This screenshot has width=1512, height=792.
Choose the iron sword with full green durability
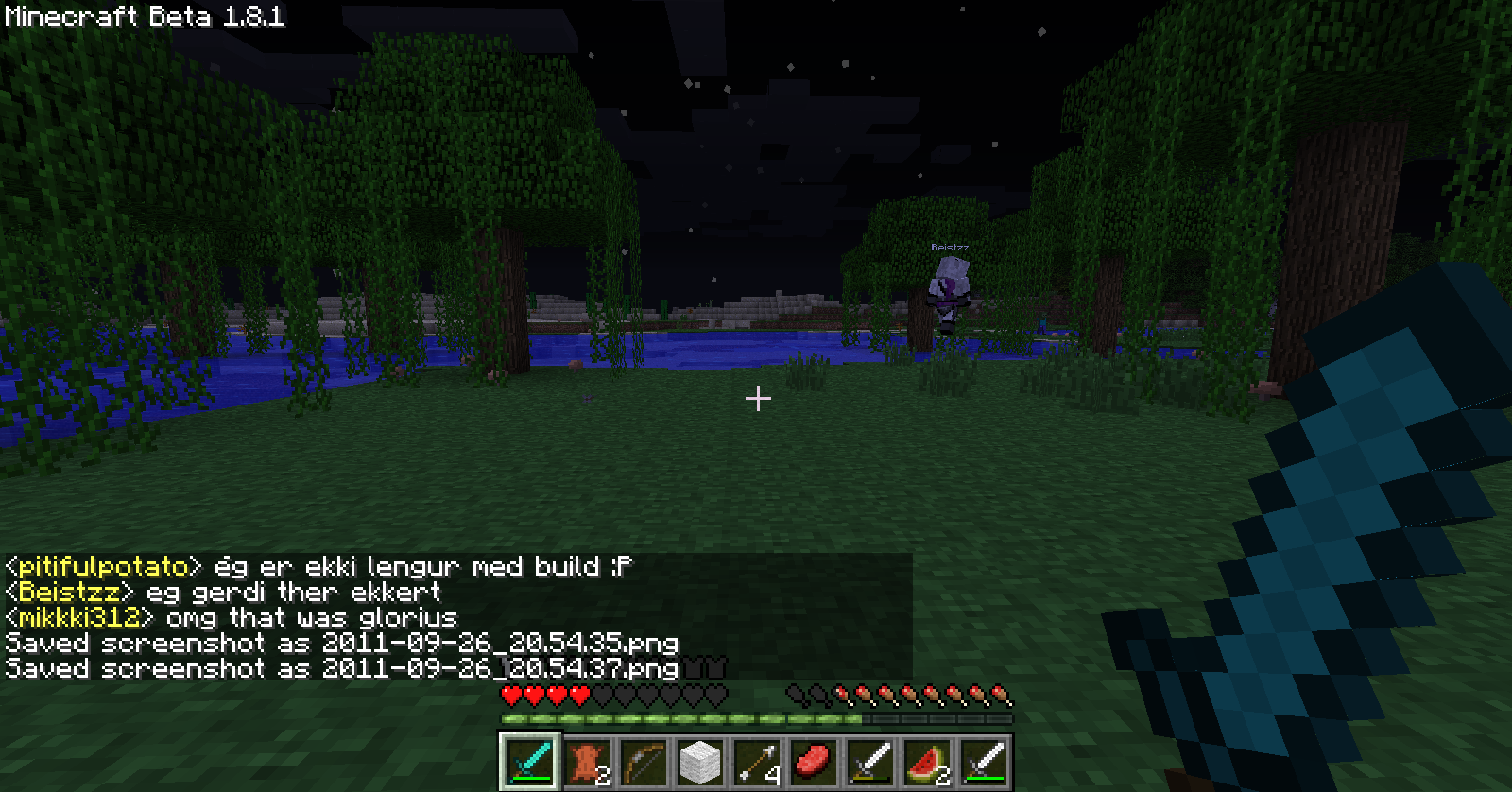984,761
